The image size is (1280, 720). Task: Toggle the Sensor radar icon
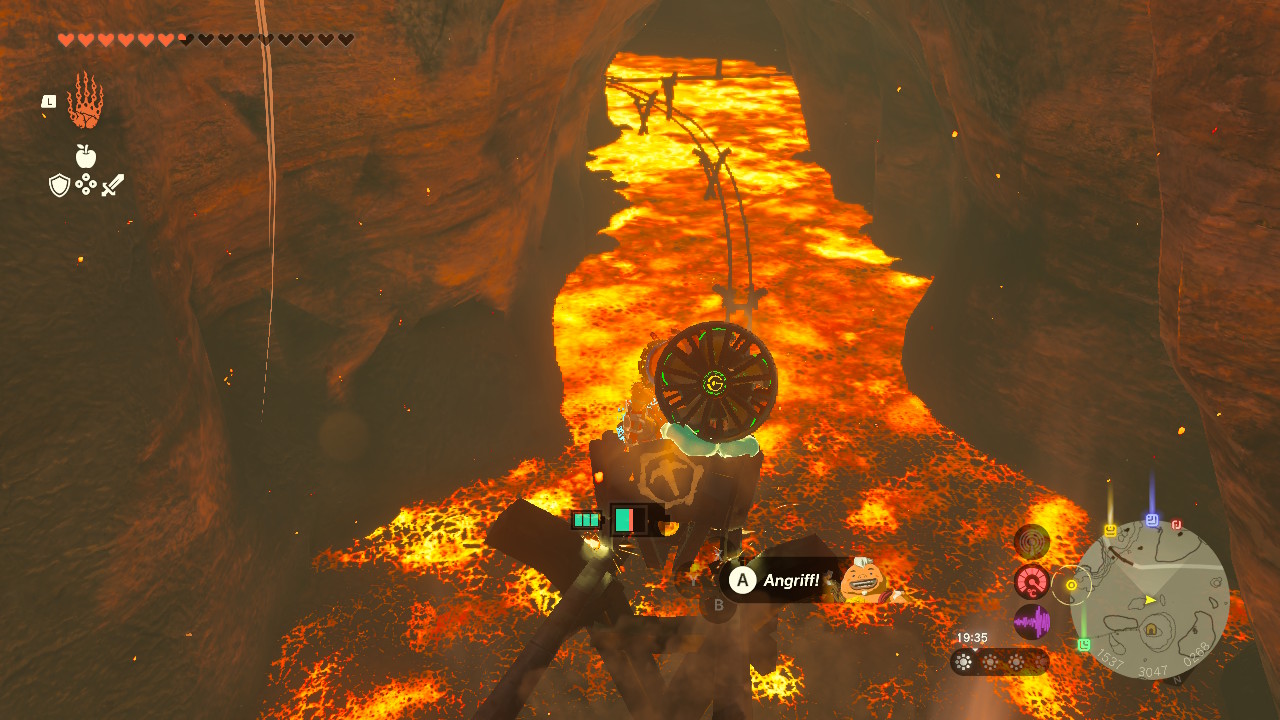(x=1032, y=542)
